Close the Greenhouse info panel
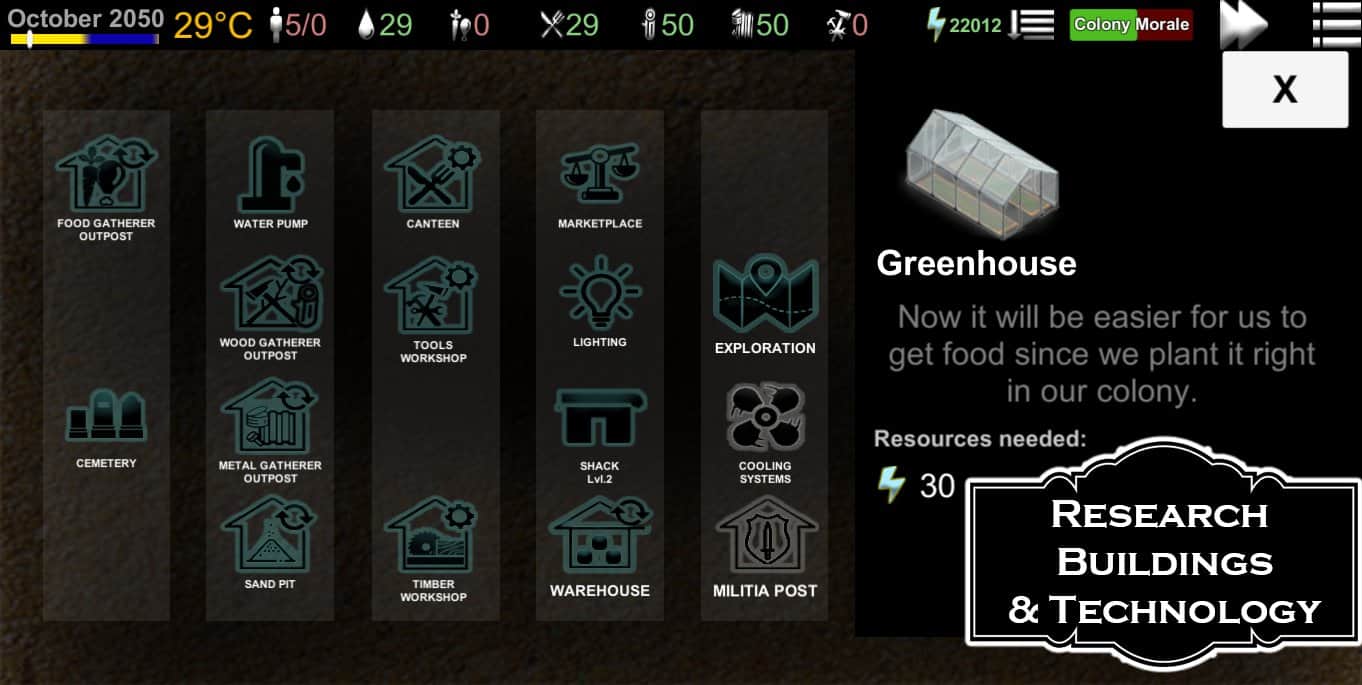Image resolution: width=1362 pixels, height=685 pixels. (x=1284, y=90)
